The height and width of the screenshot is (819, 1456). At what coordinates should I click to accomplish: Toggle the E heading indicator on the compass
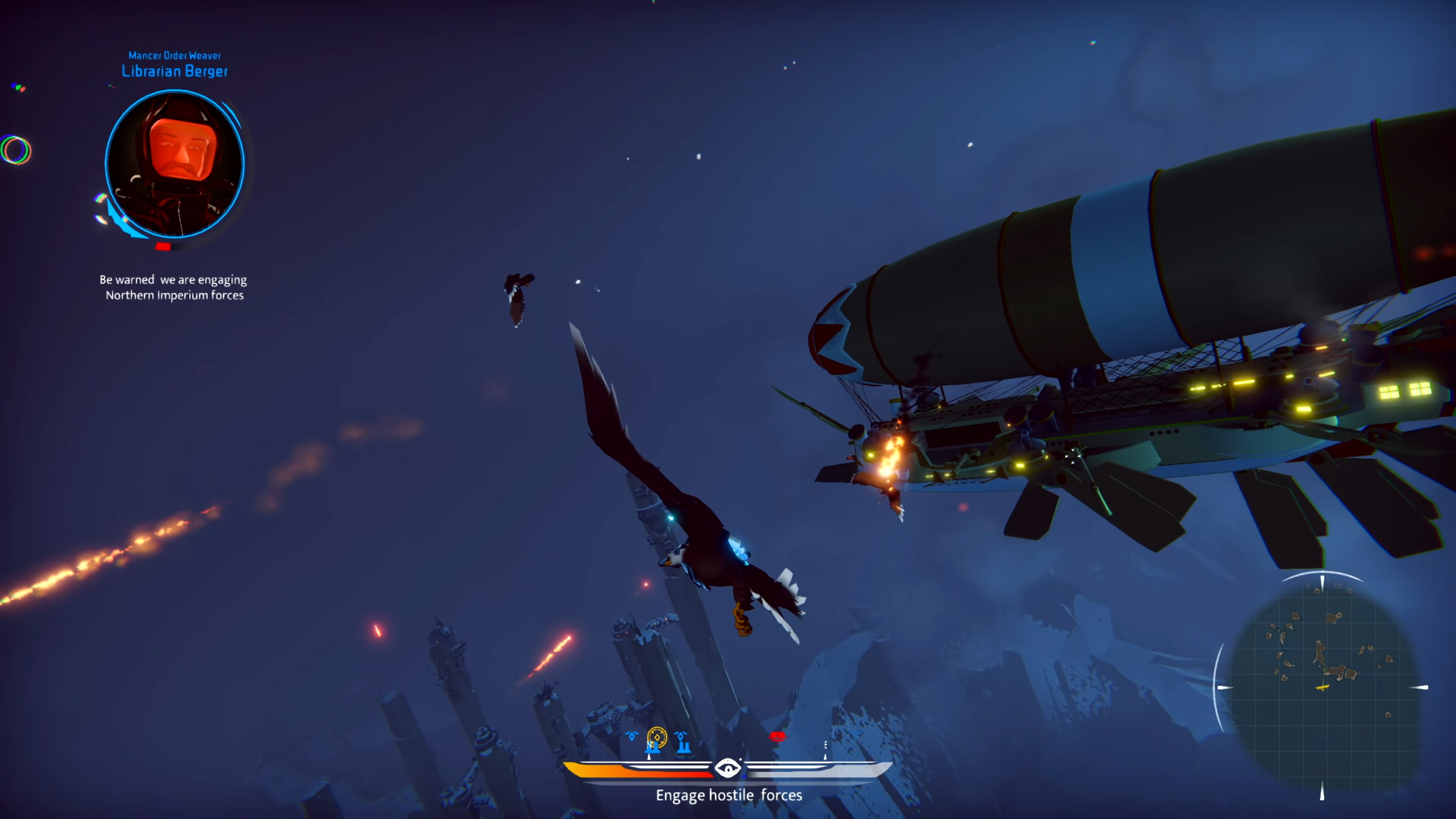coord(825,745)
